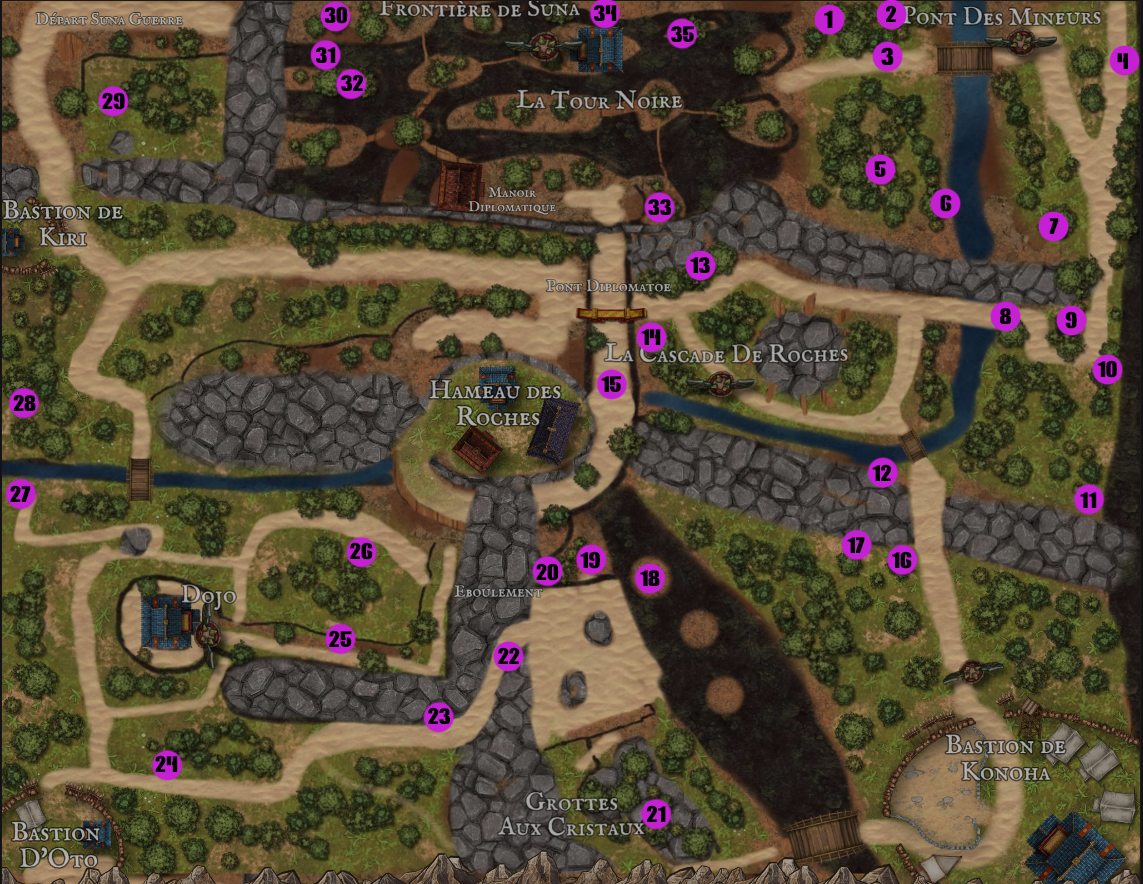The image size is (1143, 884).
Task: Click the marker numbered 16
Action: pyautogui.click(x=901, y=560)
